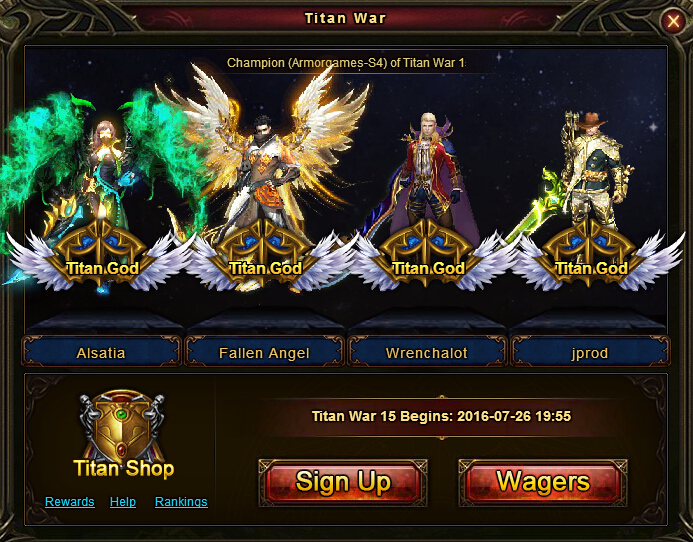693x542 pixels.
Task: Choose Wrenchalot's name plate
Action: 427,353
